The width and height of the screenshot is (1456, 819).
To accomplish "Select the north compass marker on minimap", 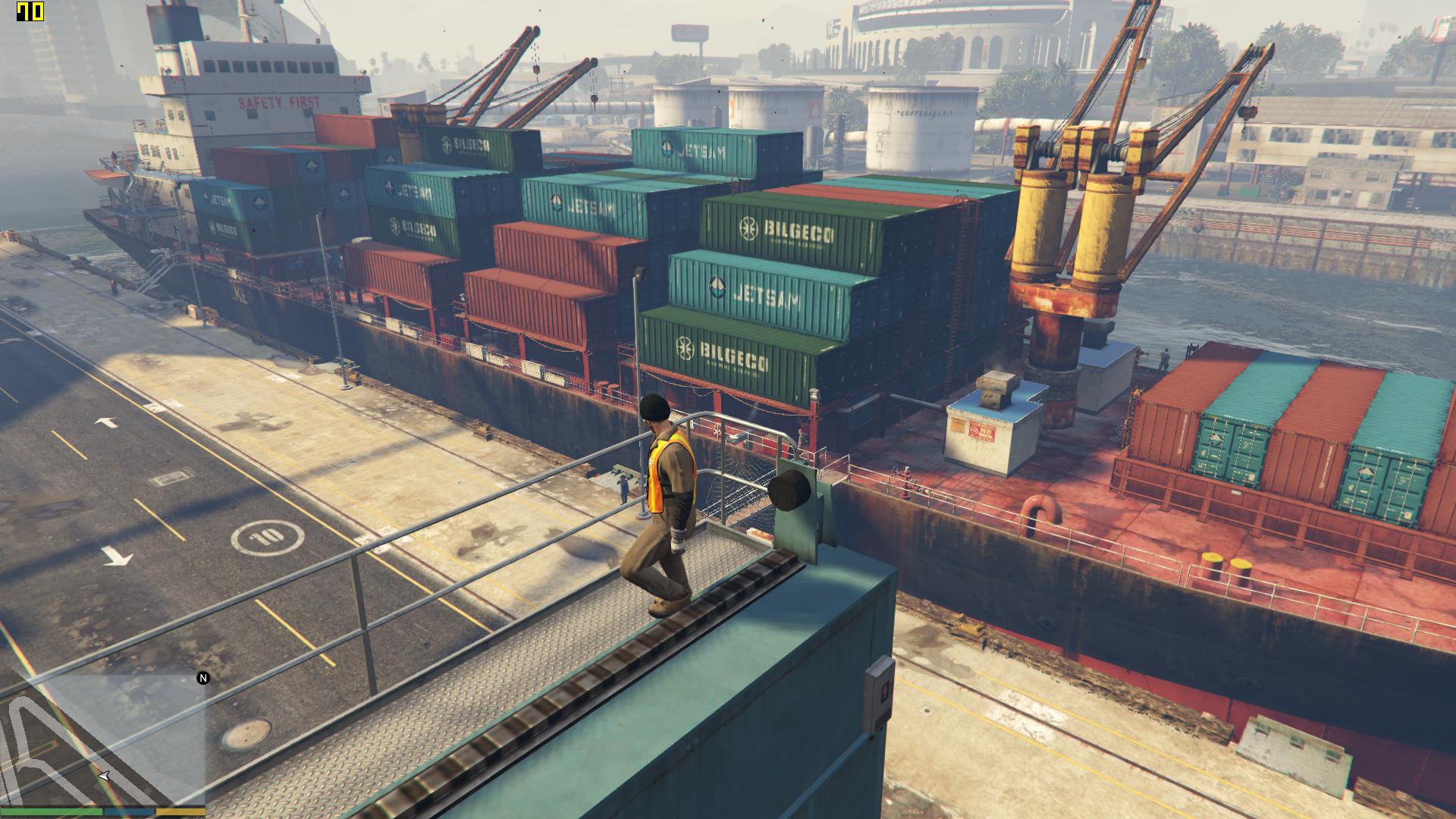I will tap(203, 678).
